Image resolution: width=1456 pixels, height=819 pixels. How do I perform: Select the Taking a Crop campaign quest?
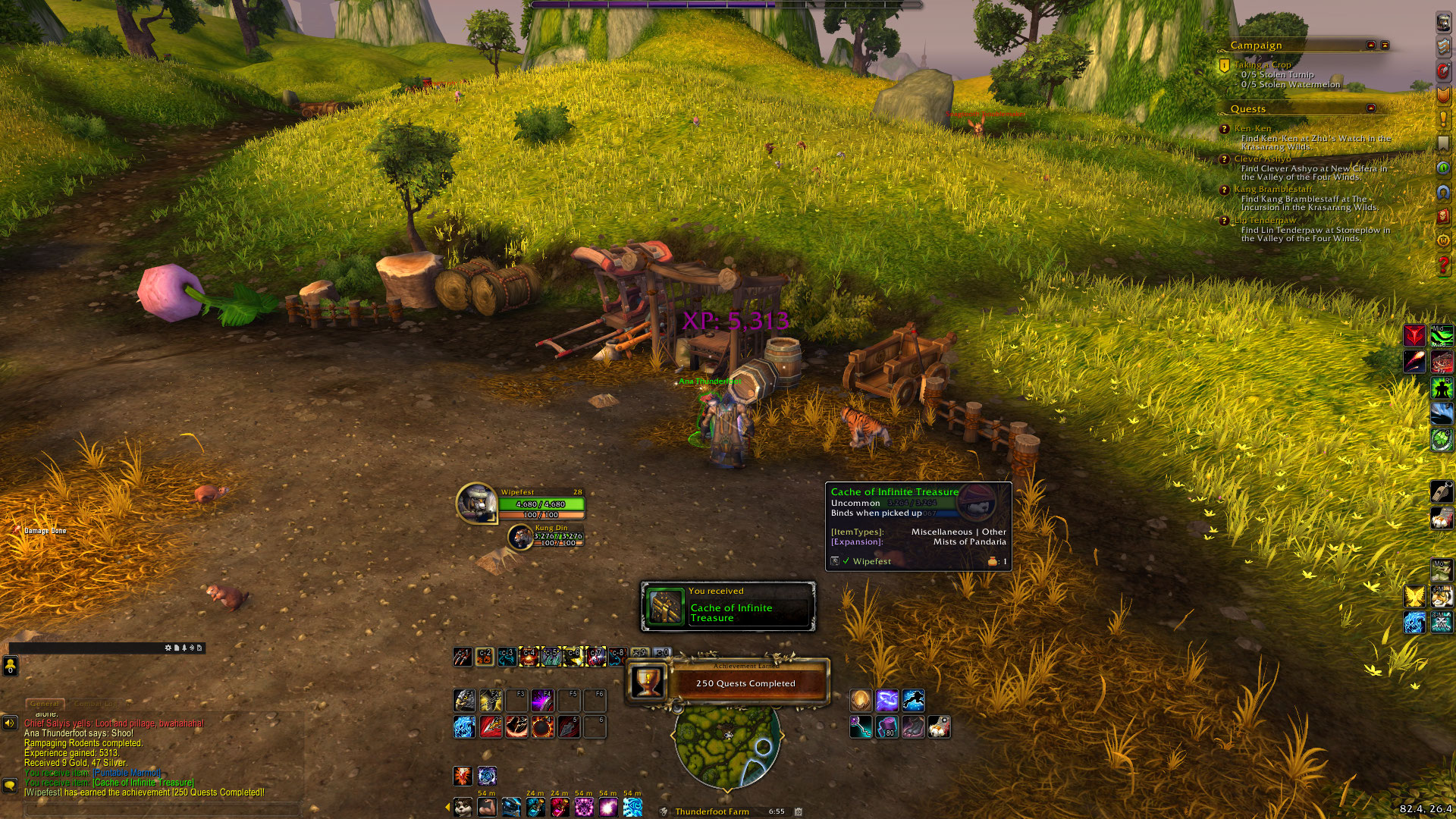(1262, 65)
